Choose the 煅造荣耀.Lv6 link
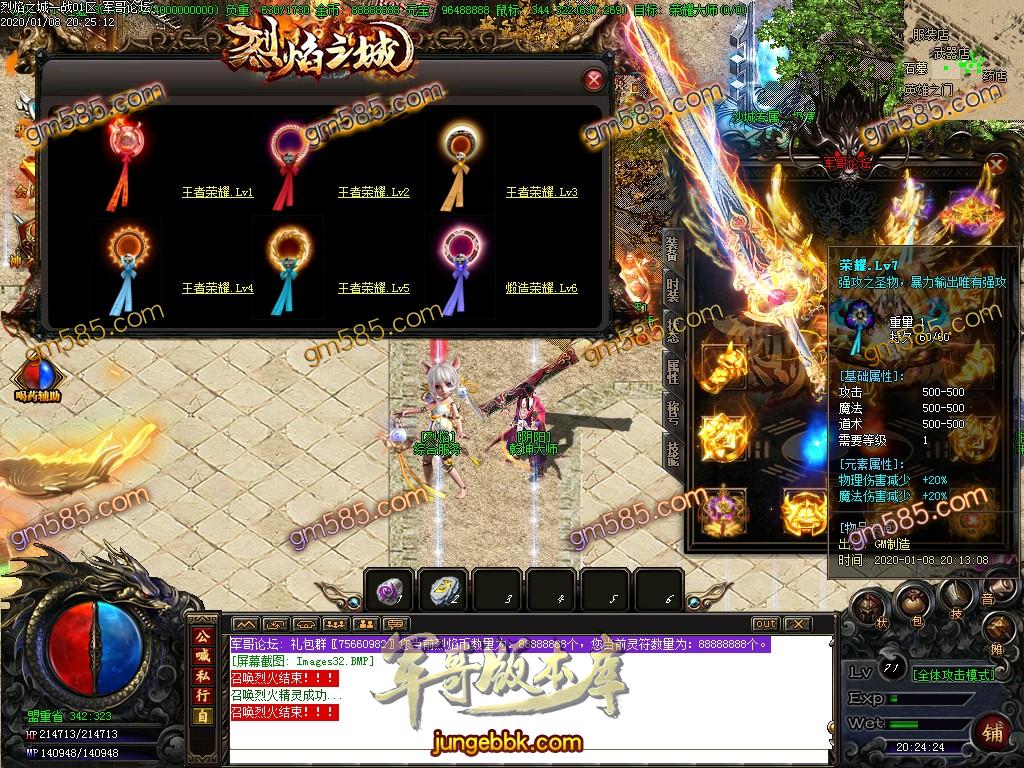Viewport: 1024px width, 768px height. pos(541,289)
